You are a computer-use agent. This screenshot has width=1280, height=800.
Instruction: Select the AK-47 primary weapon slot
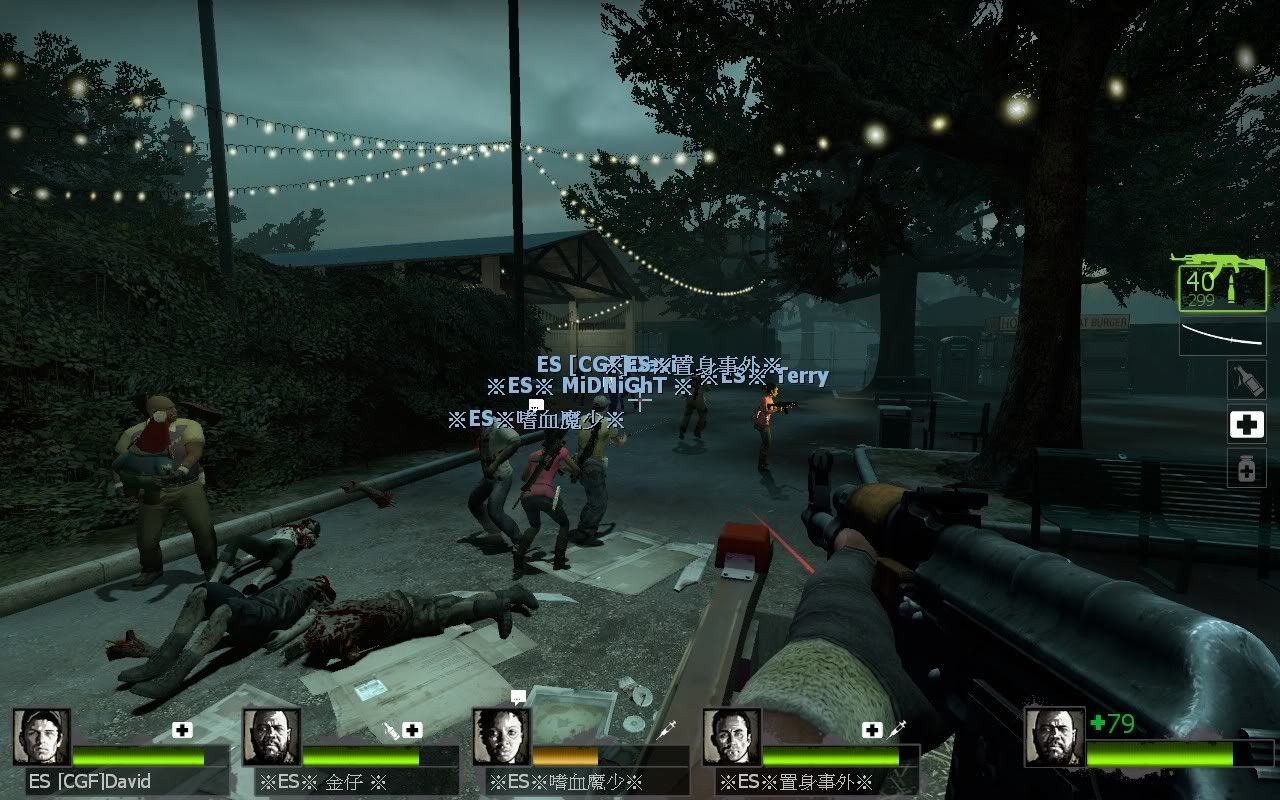[x=1221, y=283]
